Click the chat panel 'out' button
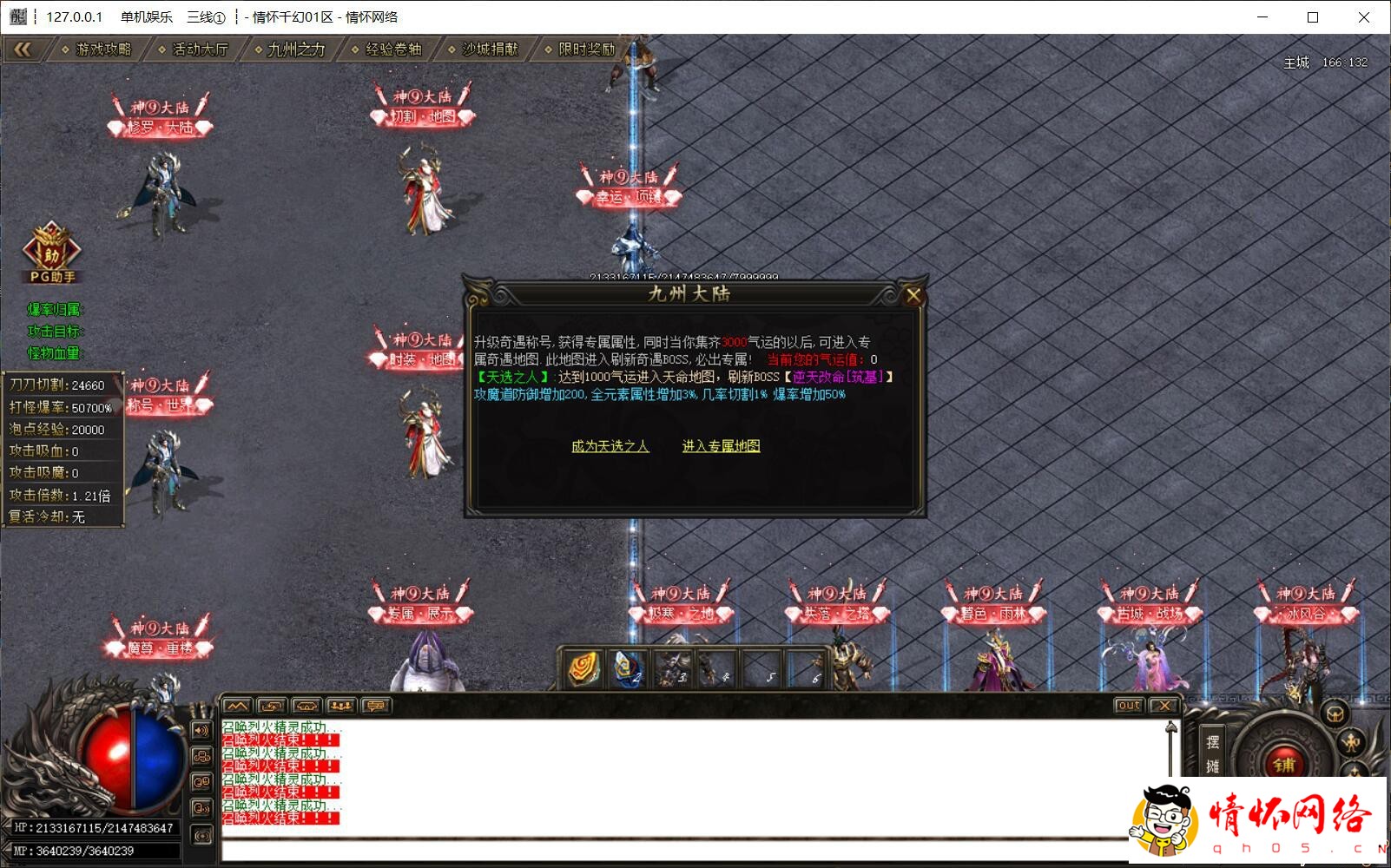 1128,706
